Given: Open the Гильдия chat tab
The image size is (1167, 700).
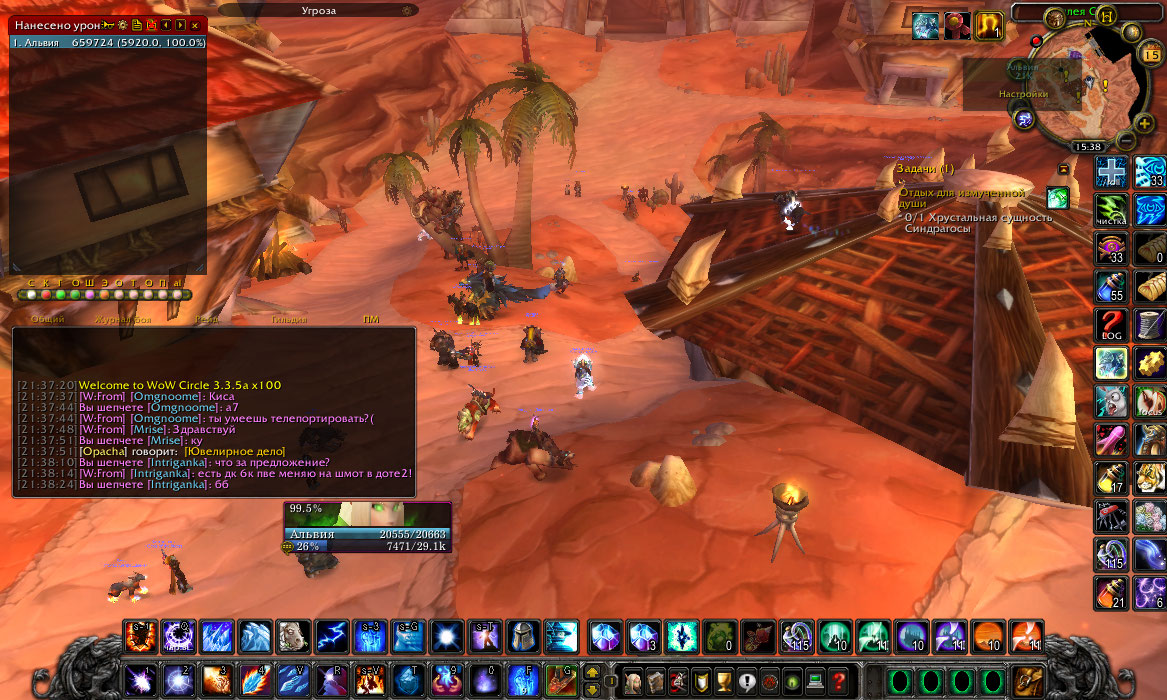Looking at the screenshot, I should 289,320.
